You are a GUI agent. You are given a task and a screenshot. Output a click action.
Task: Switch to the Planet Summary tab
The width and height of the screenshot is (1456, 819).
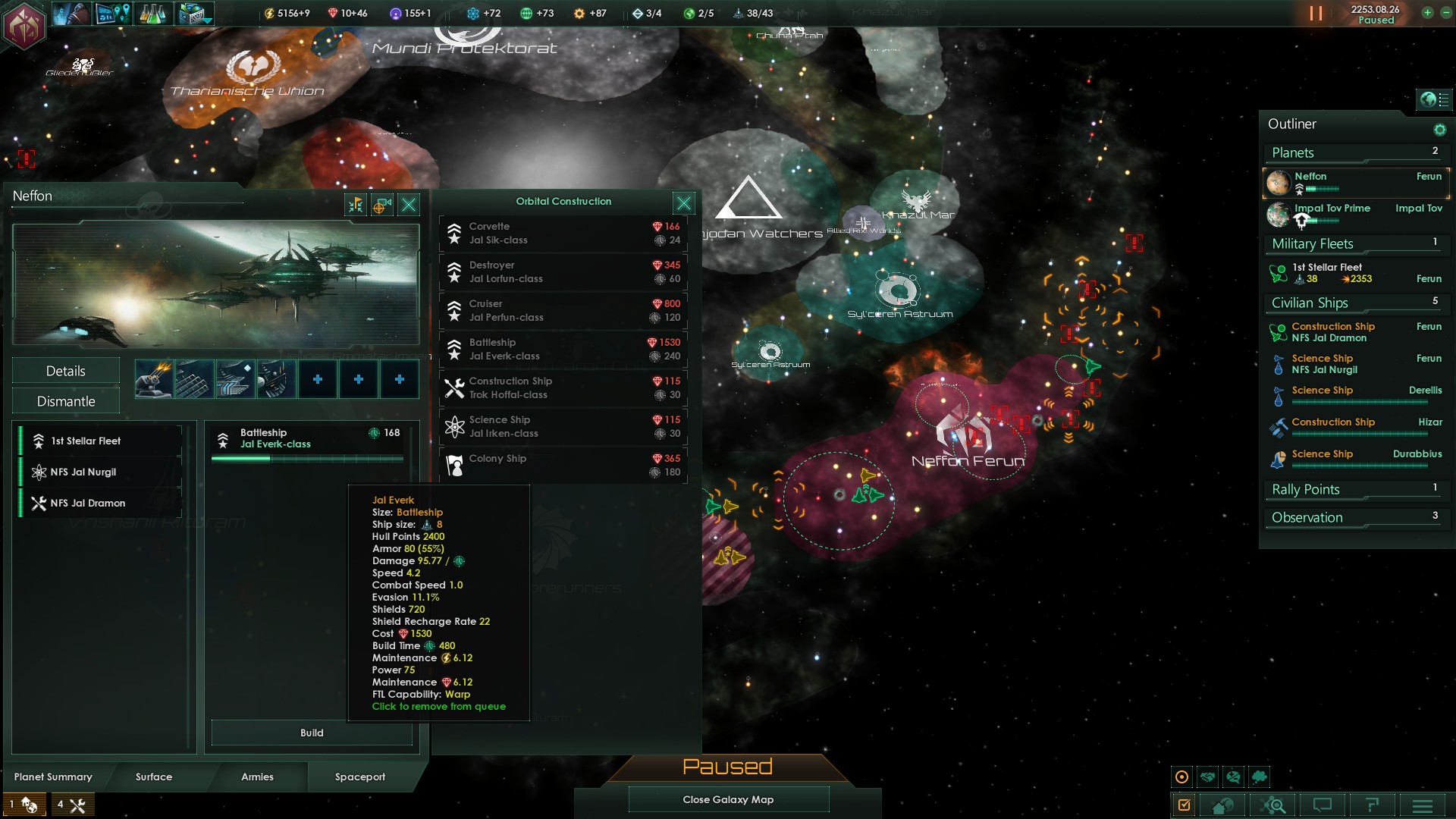(53, 777)
